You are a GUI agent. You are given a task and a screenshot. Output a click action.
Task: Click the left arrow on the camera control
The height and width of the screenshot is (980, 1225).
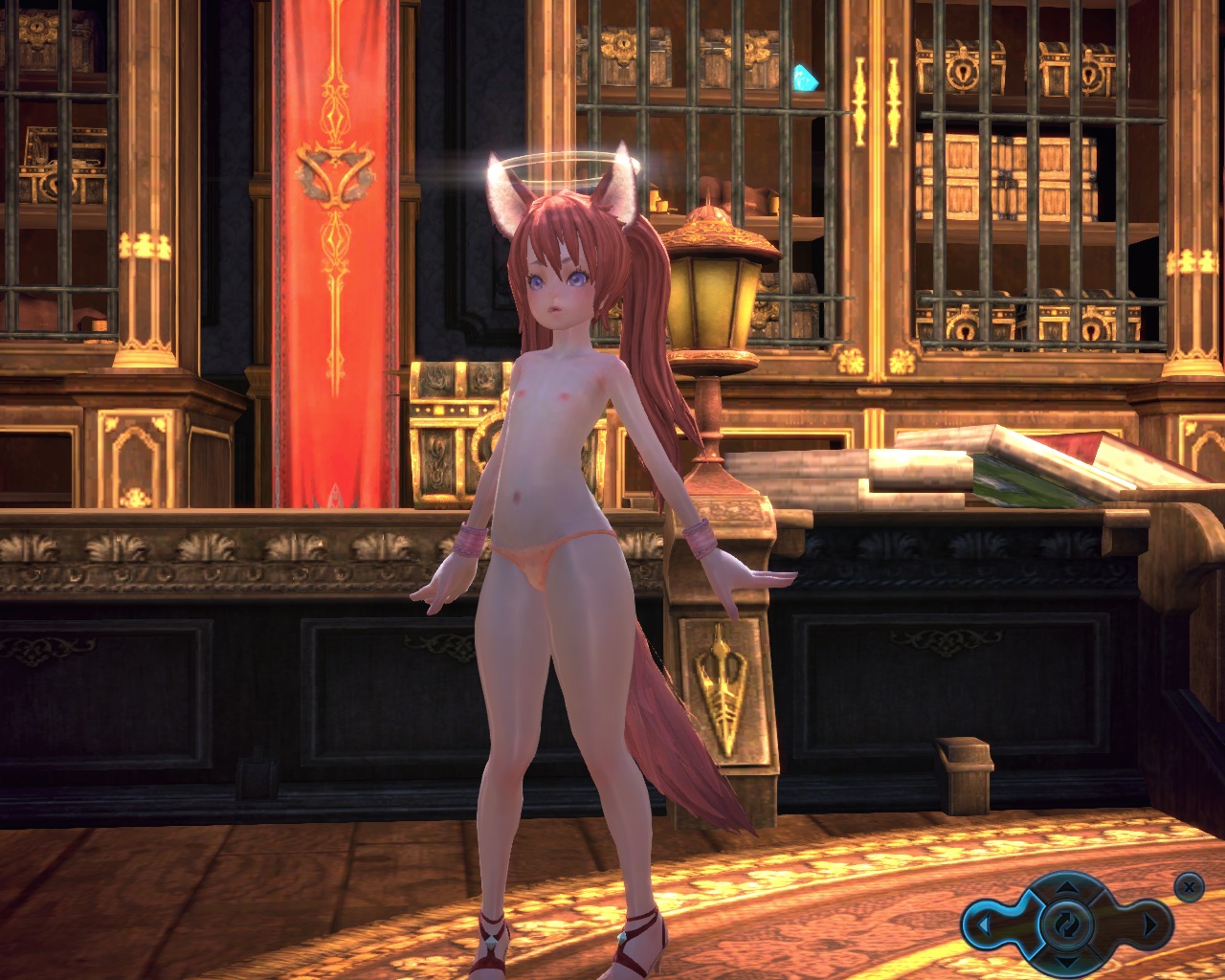click(x=982, y=925)
